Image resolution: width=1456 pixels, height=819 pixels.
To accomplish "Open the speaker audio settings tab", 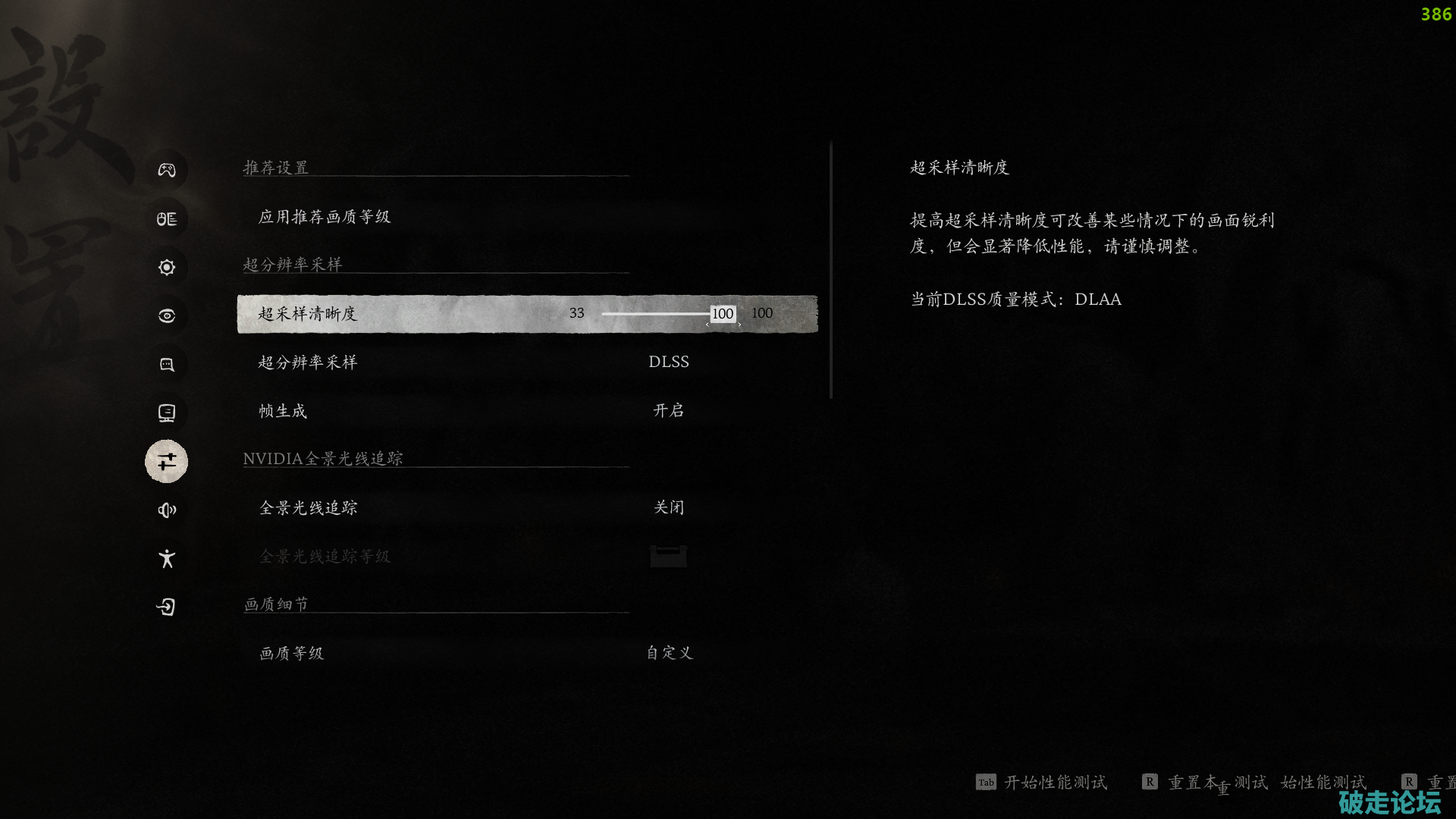I will pyautogui.click(x=167, y=510).
